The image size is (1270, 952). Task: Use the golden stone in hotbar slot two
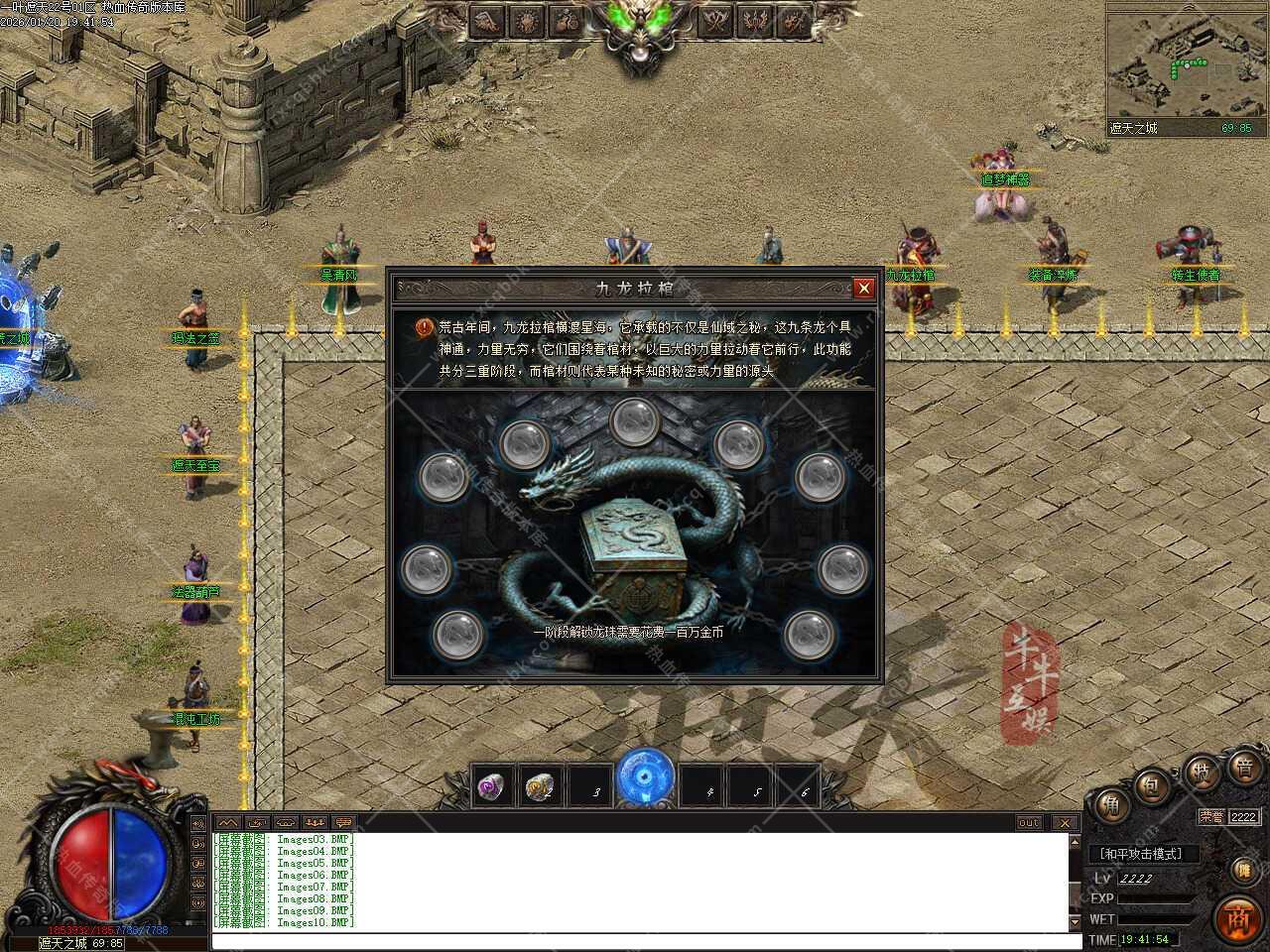point(541,787)
